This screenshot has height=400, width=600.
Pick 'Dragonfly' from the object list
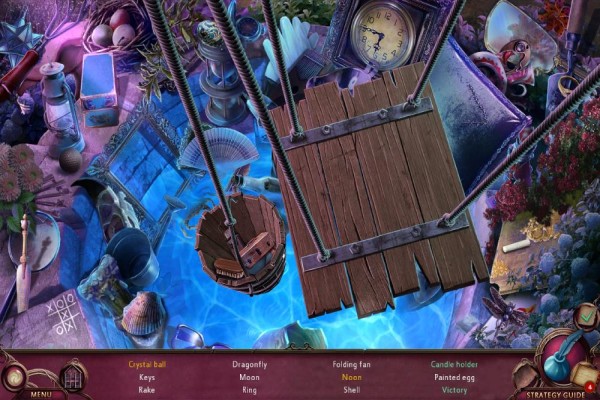[x=250, y=365]
